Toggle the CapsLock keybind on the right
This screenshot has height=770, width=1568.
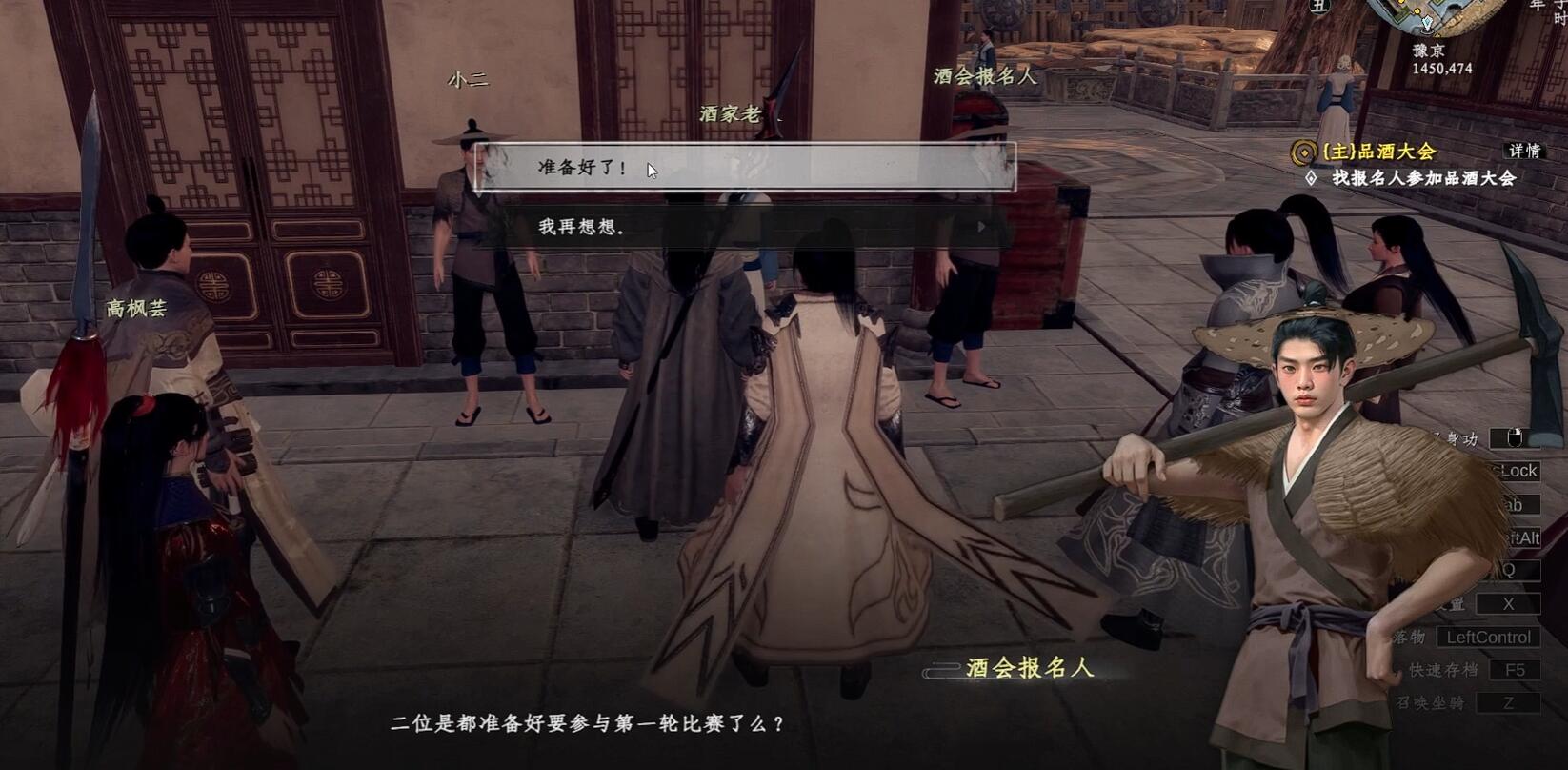[1518, 471]
